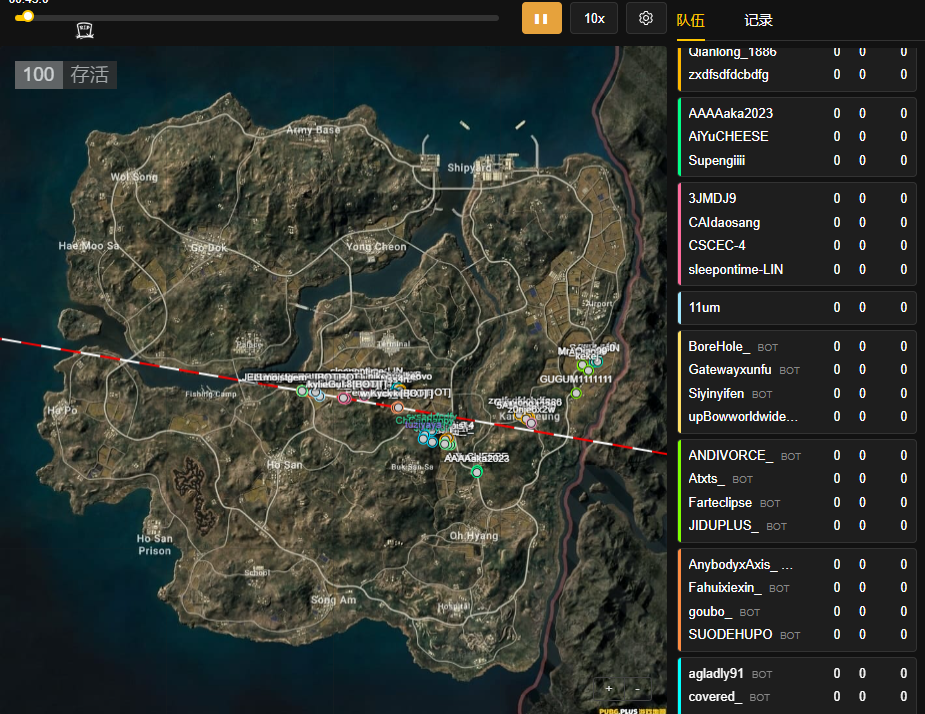Select player AiYuCHEESE in the team list

coord(728,136)
